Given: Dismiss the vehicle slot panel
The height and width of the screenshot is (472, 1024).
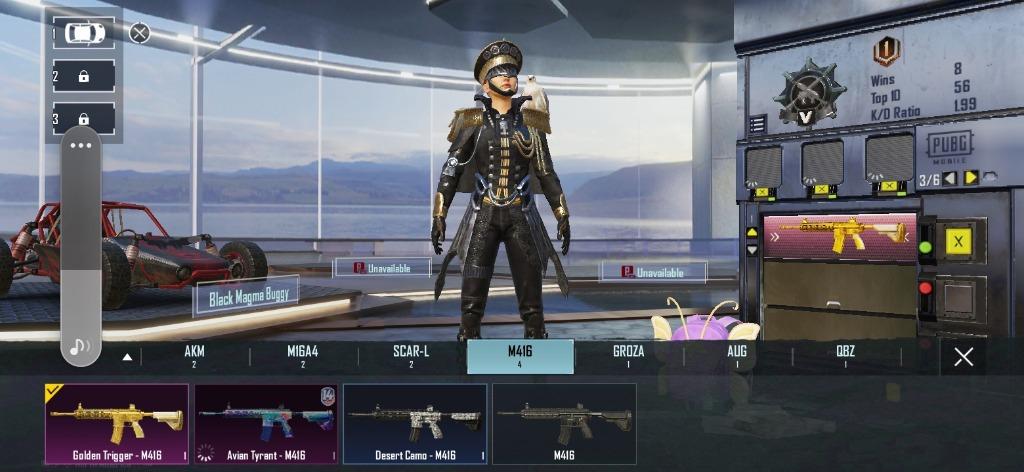Looking at the screenshot, I should tap(140, 33).
